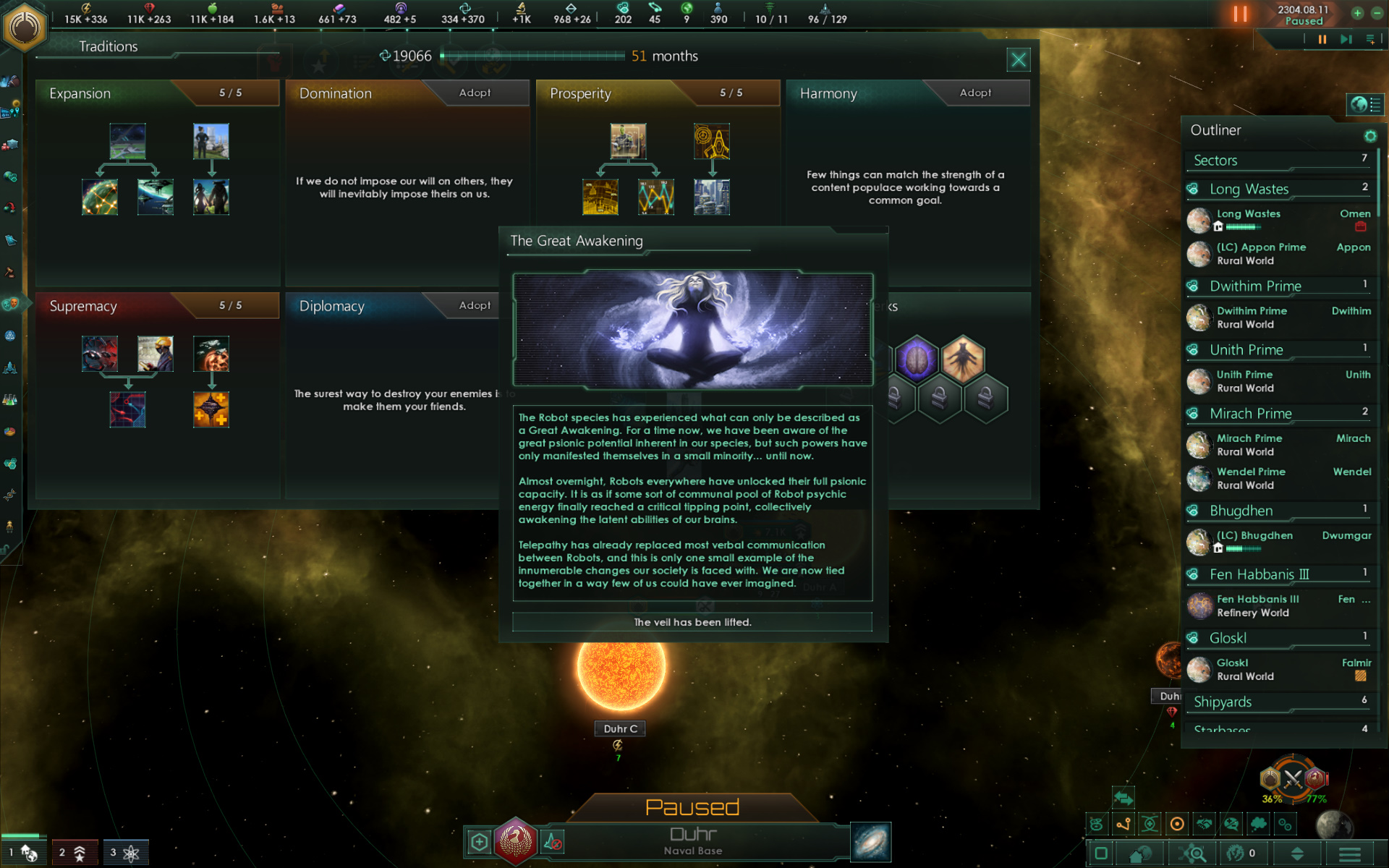Select the diplomacy handshake map mode icon

click(1203, 824)
